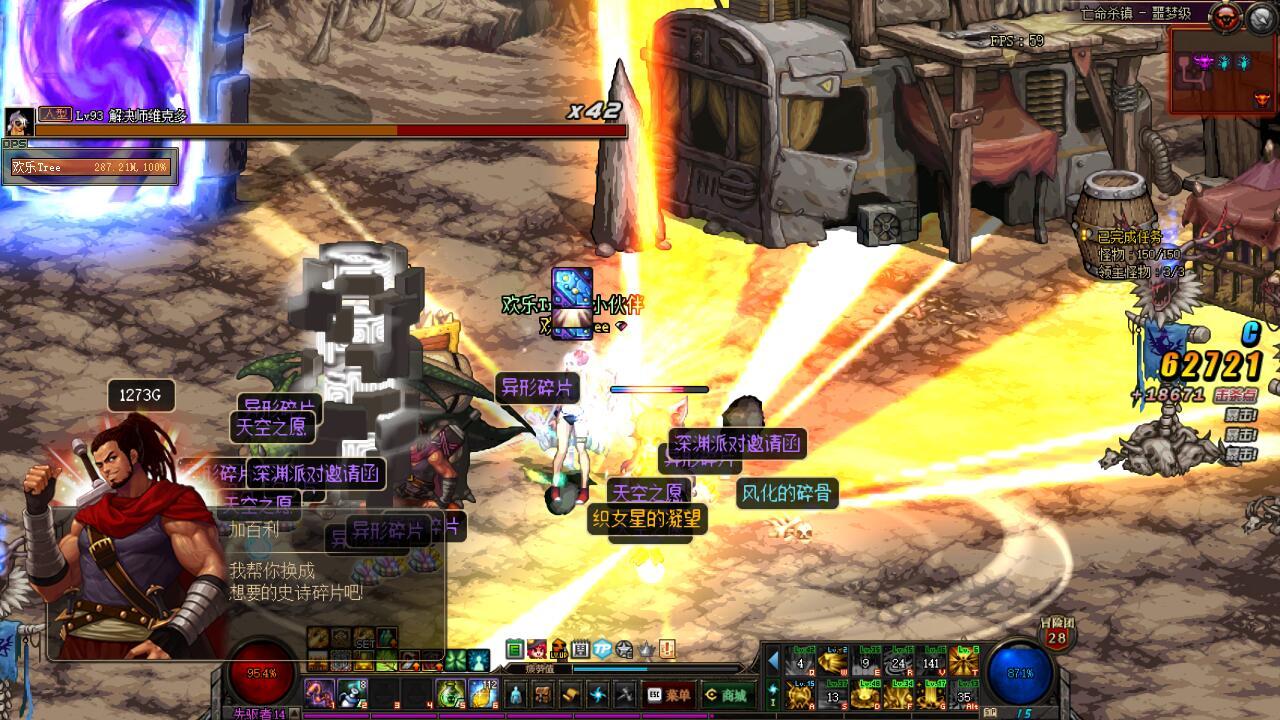
Task: Activate the D-key golden skill
Action: pyautogui.click(x=867, y=693)
